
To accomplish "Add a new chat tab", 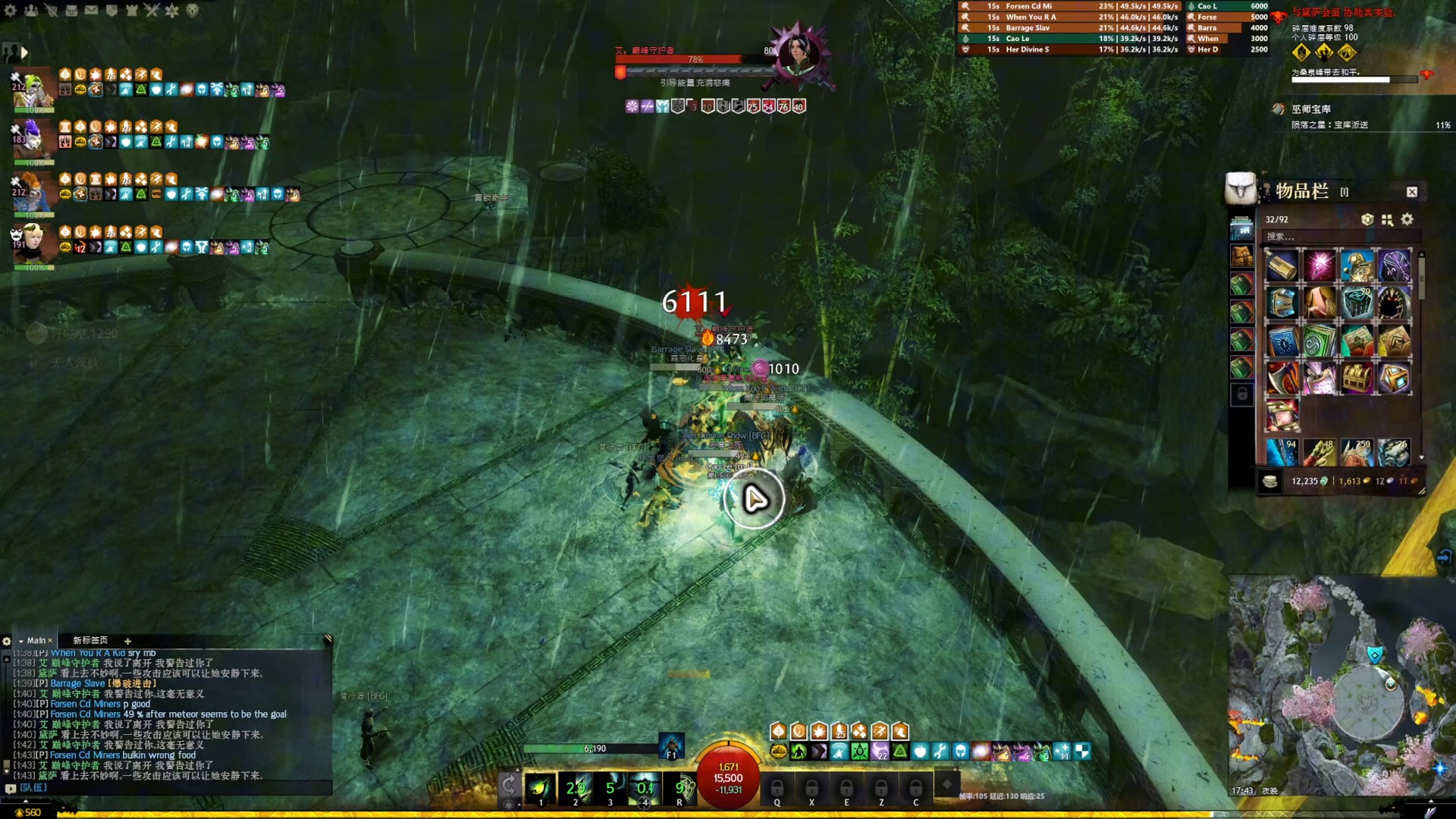I will click(x=127, y=642).
